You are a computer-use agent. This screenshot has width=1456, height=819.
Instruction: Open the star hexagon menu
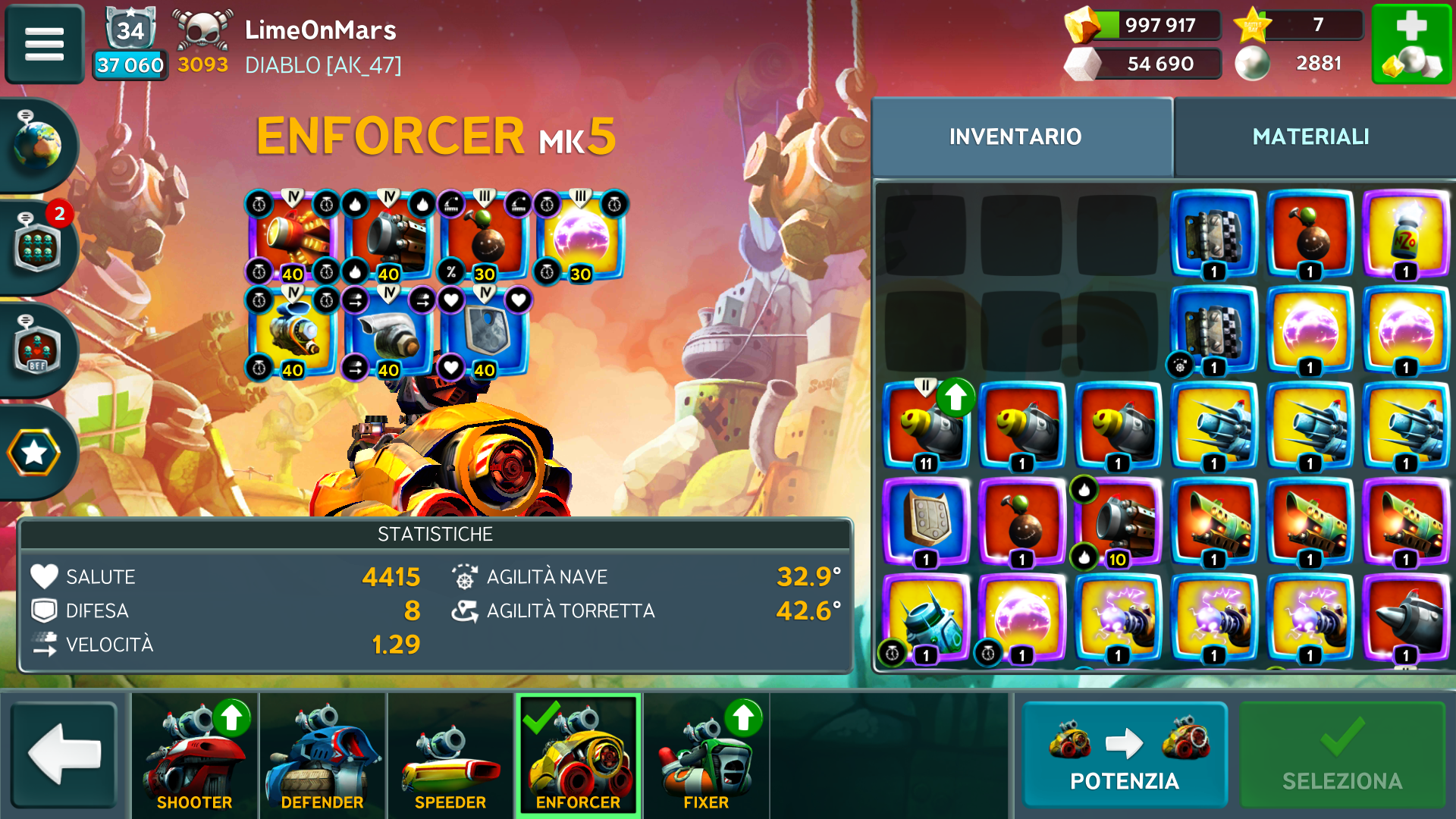(35, 453)
